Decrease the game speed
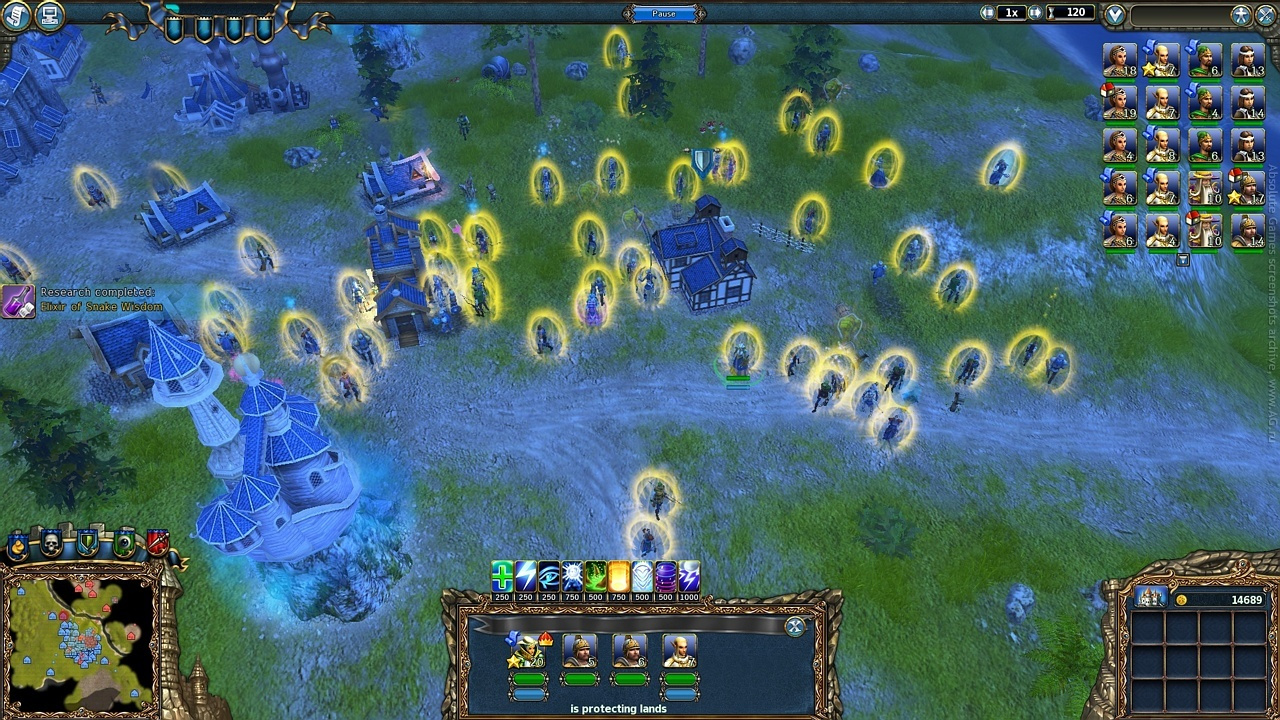 pyautogui.click(x=988, y=13)
